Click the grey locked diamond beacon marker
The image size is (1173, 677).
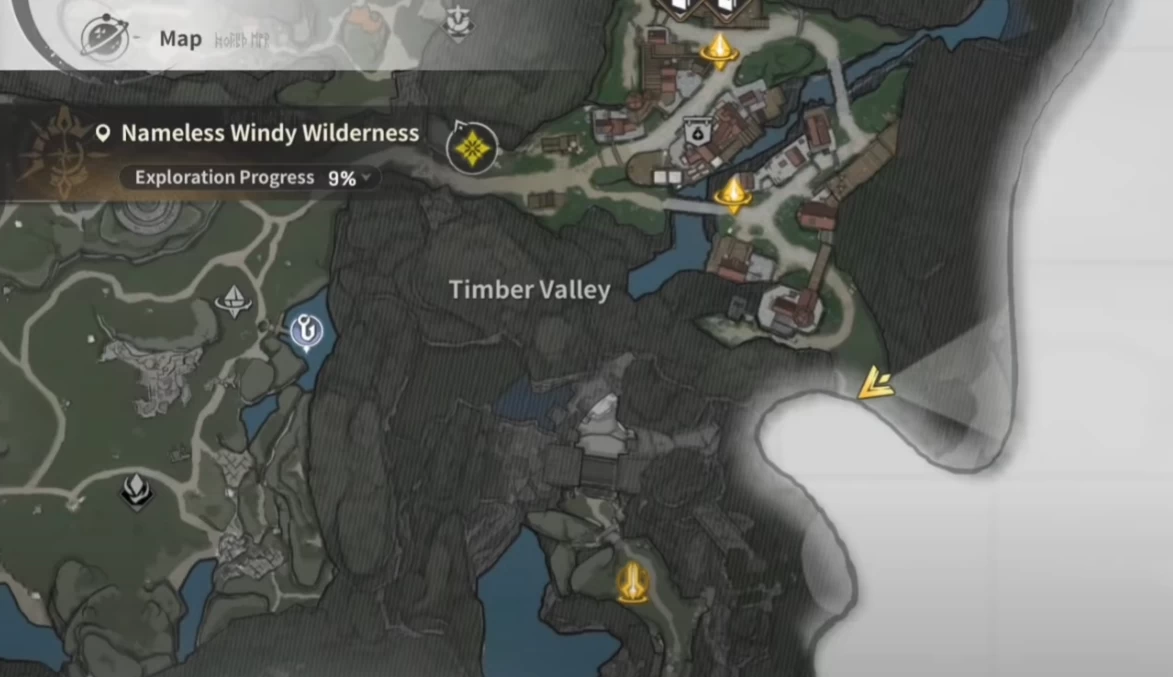click(233, 299)
